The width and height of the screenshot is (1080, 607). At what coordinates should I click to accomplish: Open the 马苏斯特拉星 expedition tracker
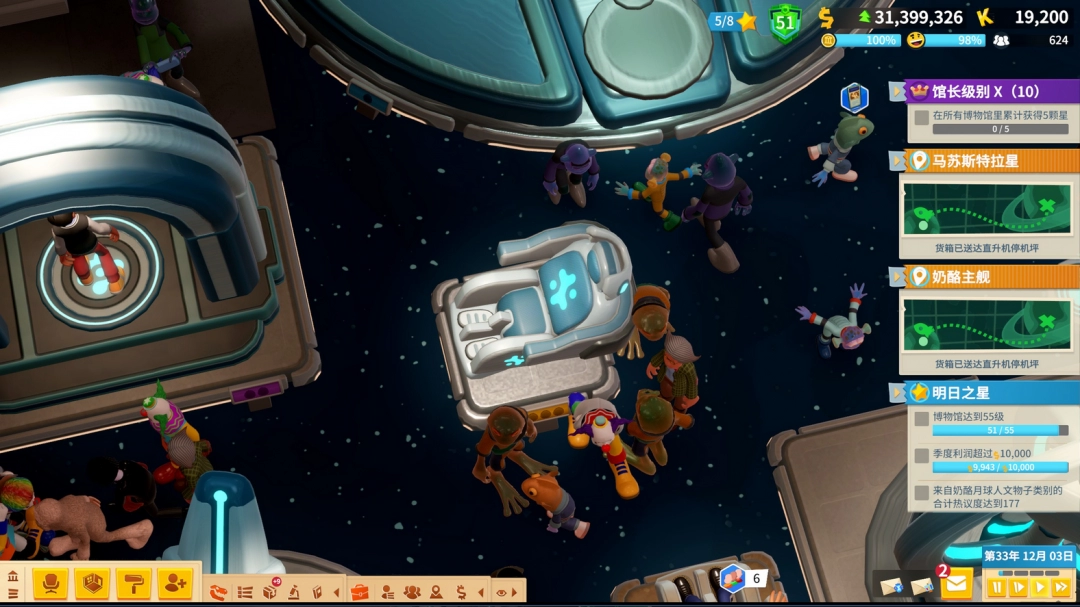[x=990, y=161]
